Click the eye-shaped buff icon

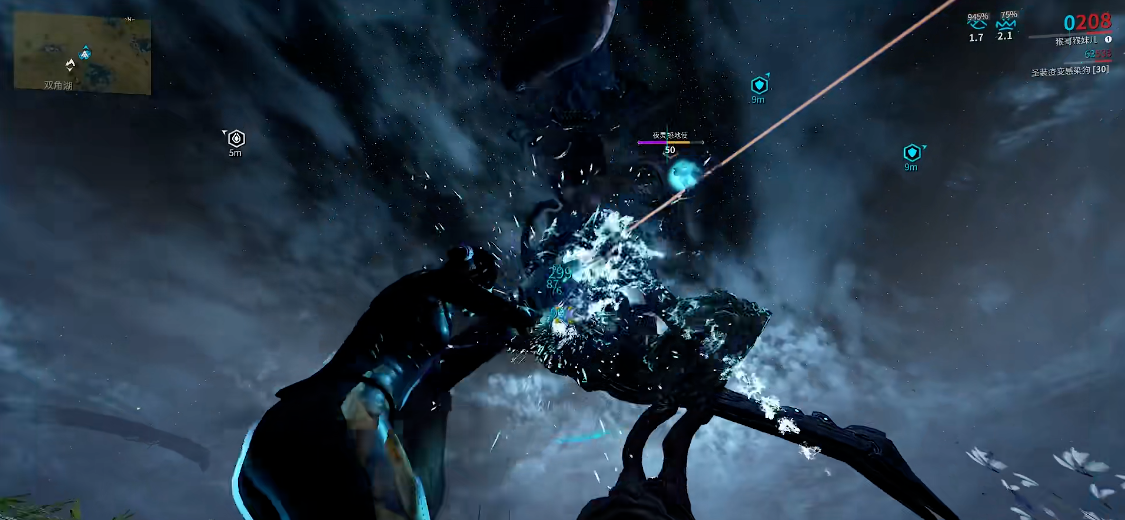tap(977, 23)
